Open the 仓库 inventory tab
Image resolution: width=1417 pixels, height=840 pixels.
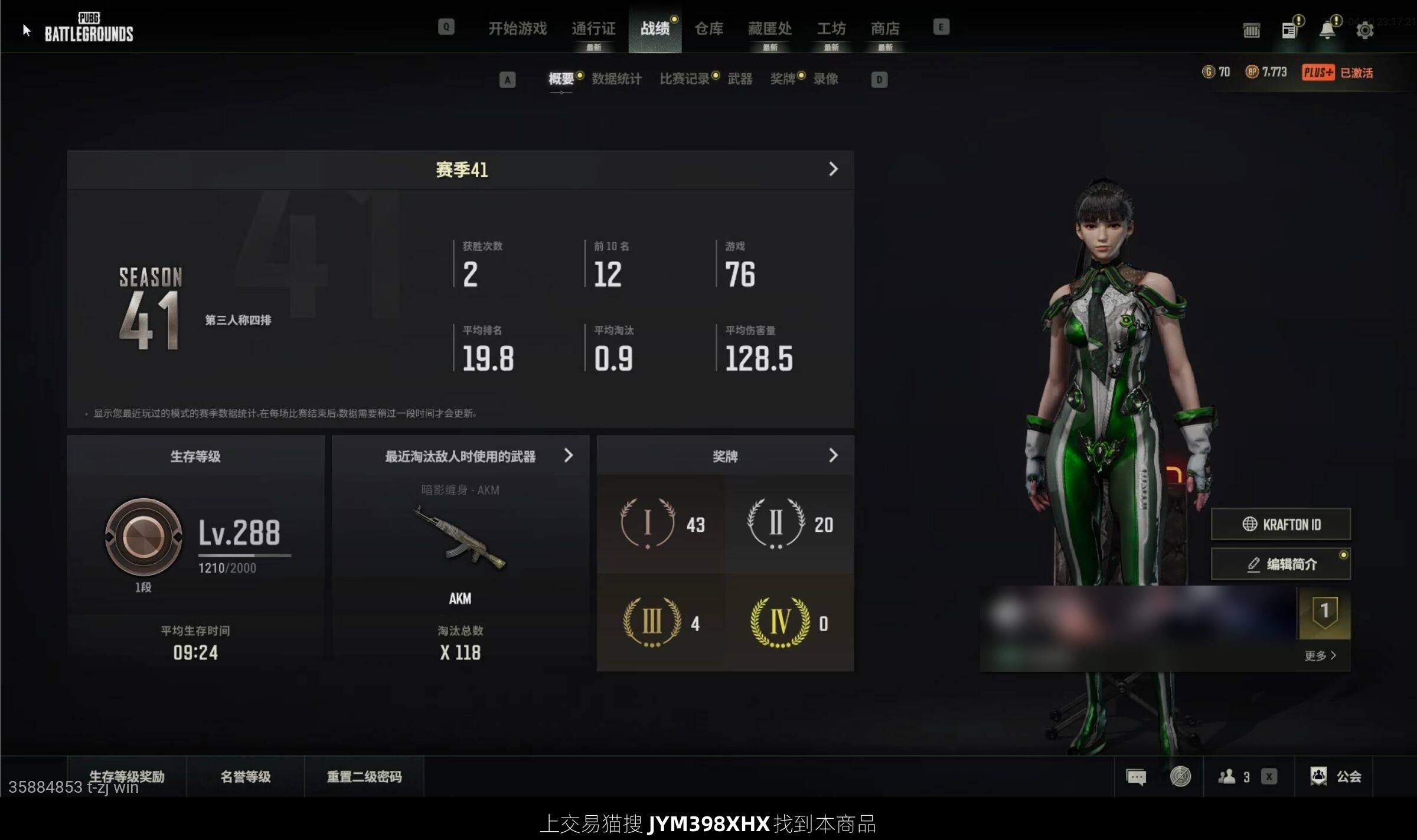point(708,28)
